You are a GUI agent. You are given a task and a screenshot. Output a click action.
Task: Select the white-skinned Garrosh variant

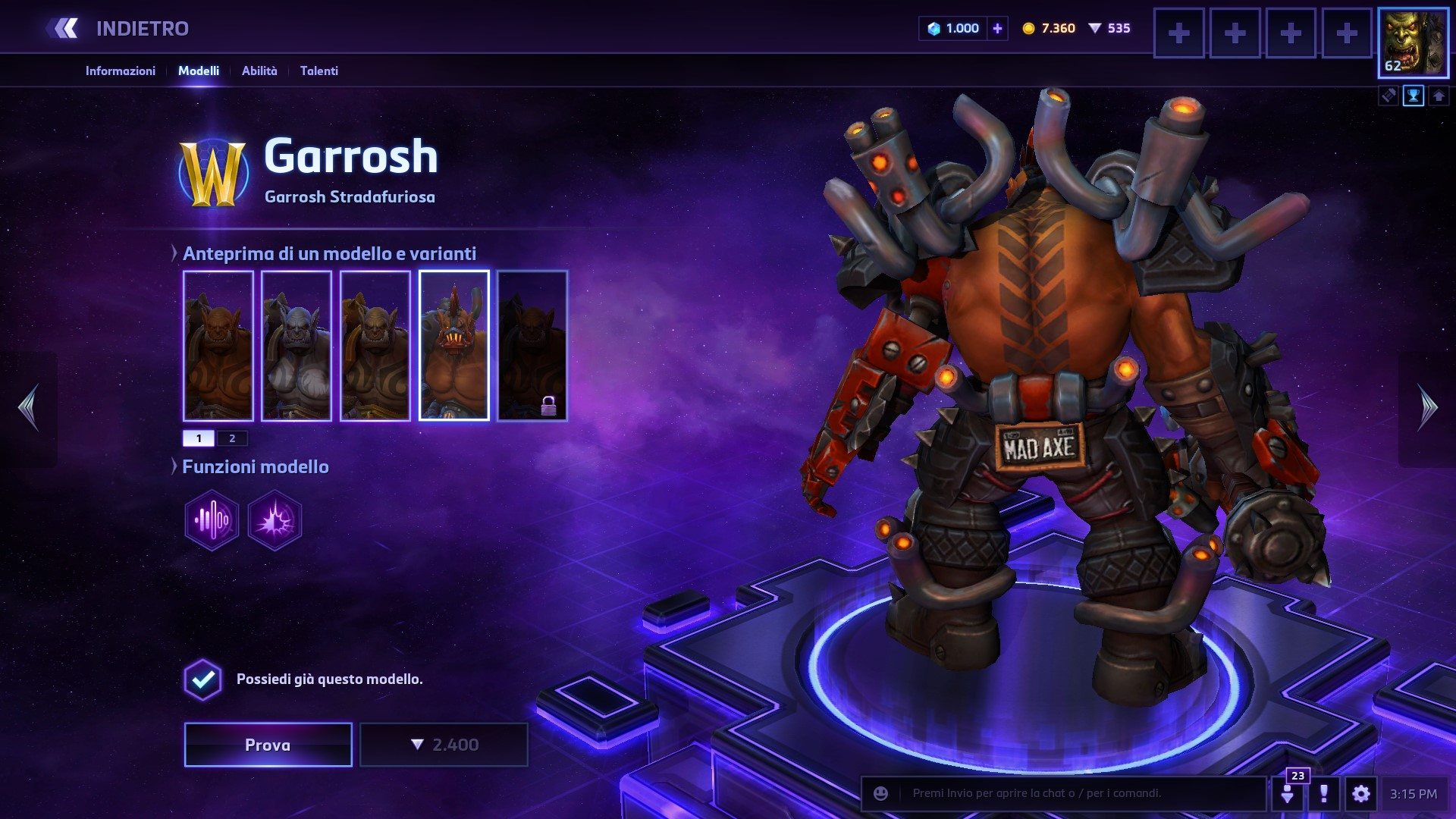tap(297, 346)
